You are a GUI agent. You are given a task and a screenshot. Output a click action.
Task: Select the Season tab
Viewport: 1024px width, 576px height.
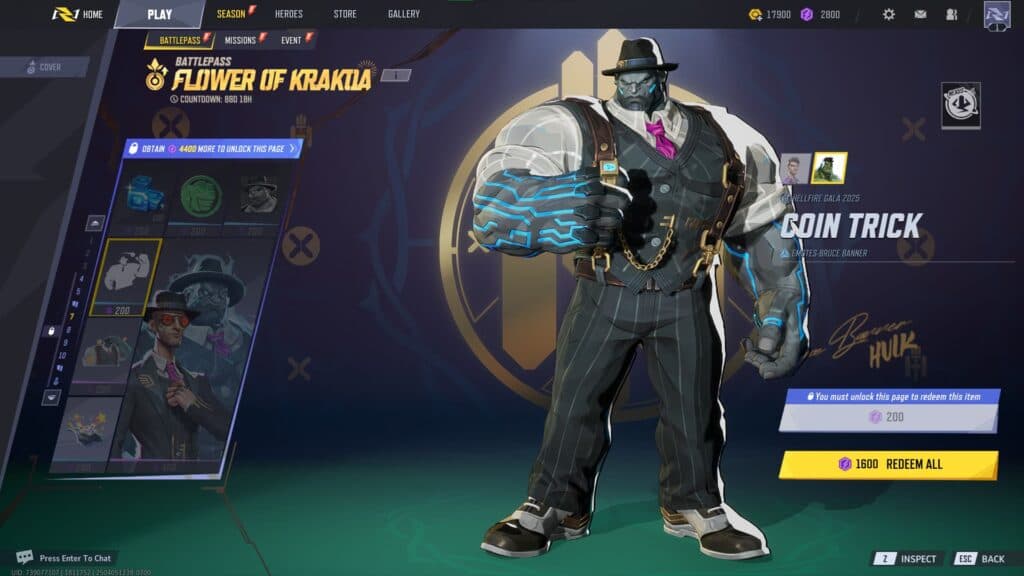click(x=233, y=14)
